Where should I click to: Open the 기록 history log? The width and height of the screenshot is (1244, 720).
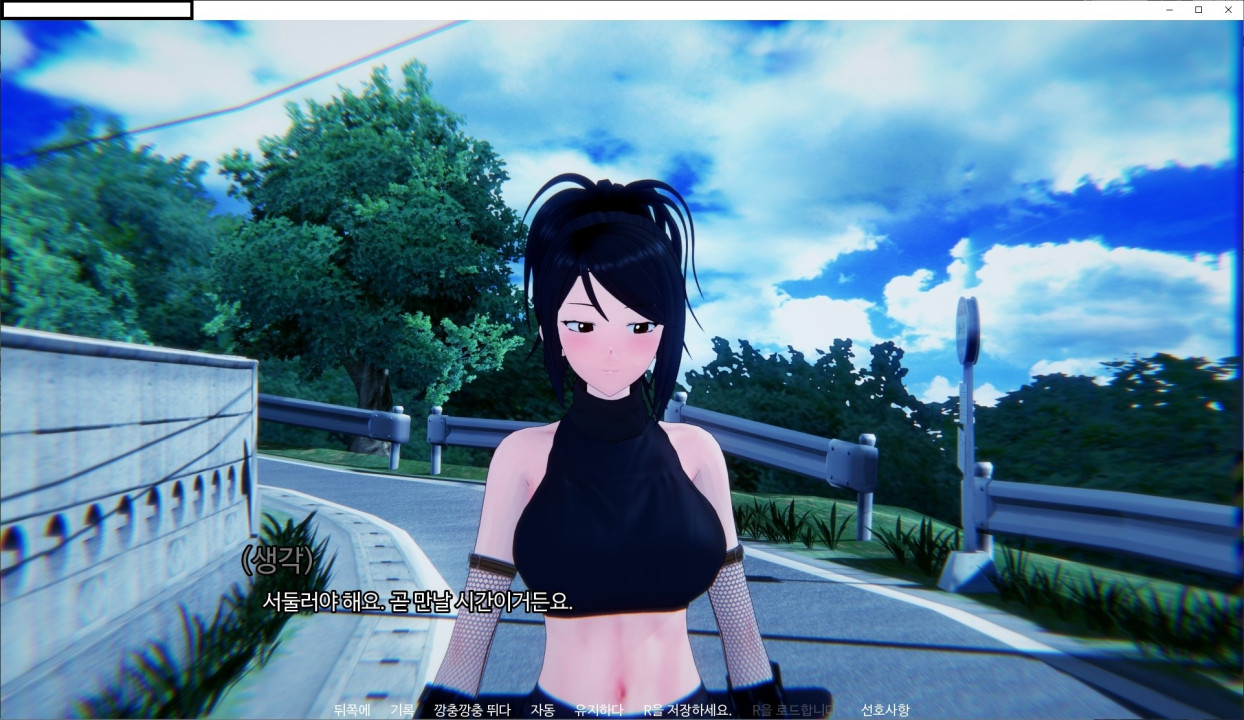pos(402,710)
